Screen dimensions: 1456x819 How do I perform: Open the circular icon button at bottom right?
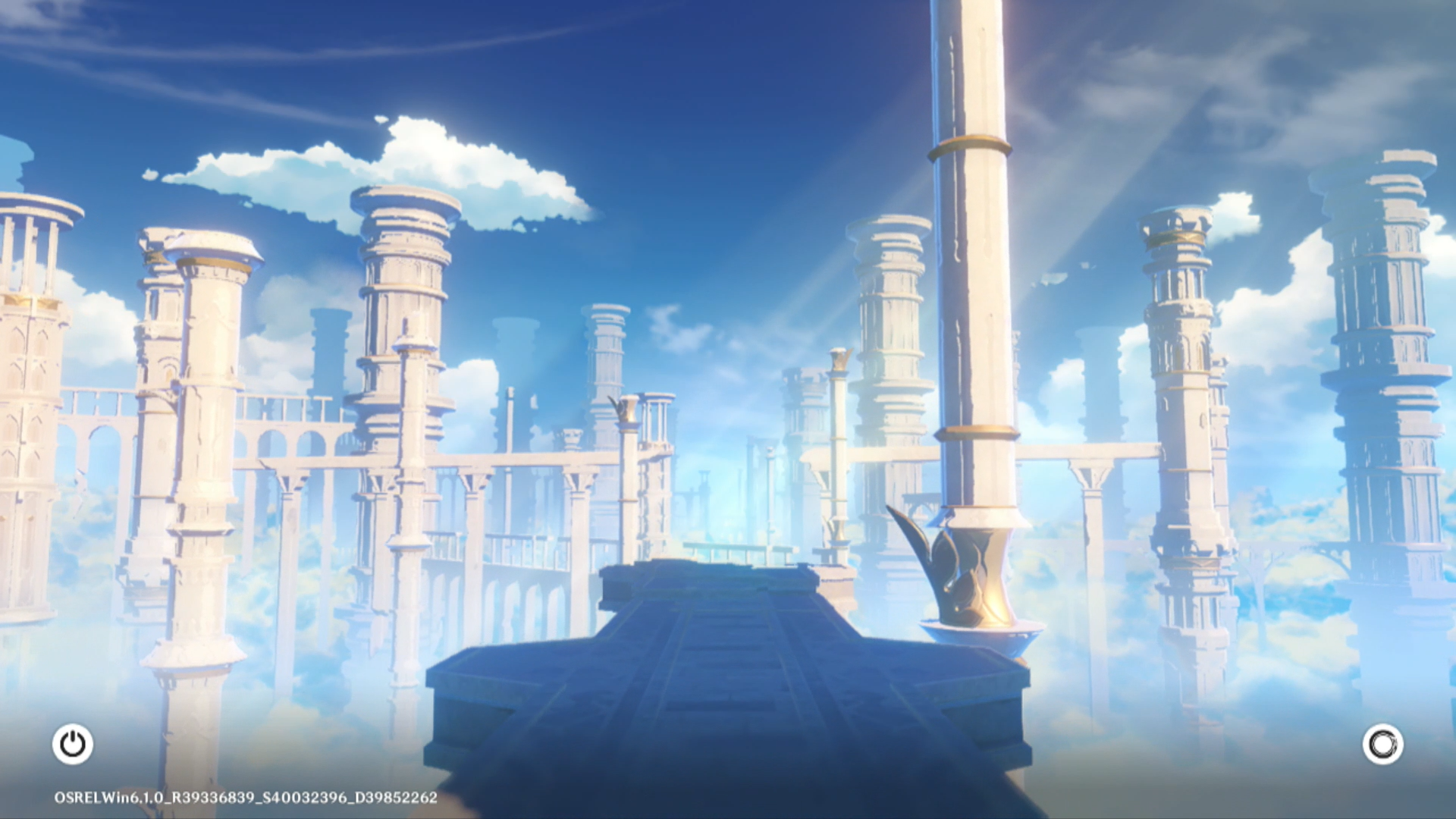coord(1382,744)
